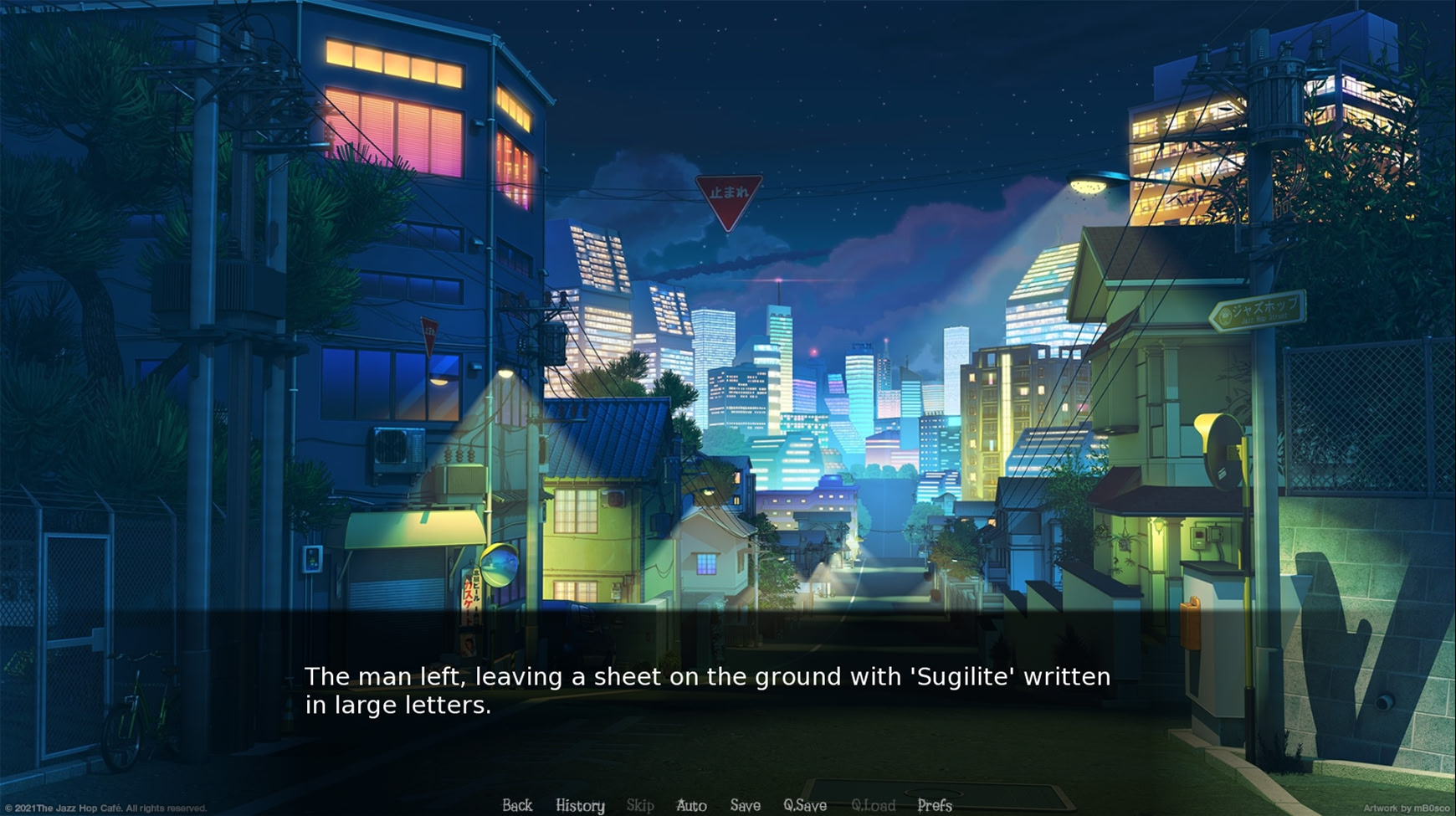
Task: Quick load with Q.Load
Action: 873,805
